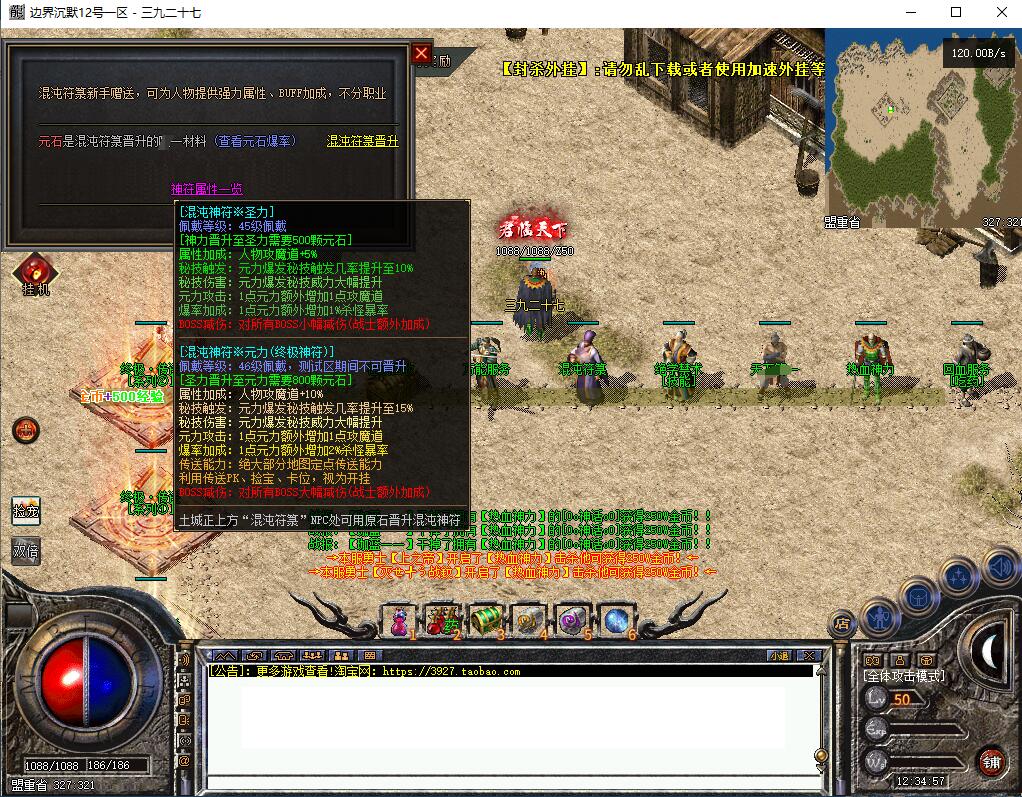Image resolution: width=1022 pixels, height=797 pixels.
Task: Activate the 双倍 double bonus button
Action: [26, 551]
